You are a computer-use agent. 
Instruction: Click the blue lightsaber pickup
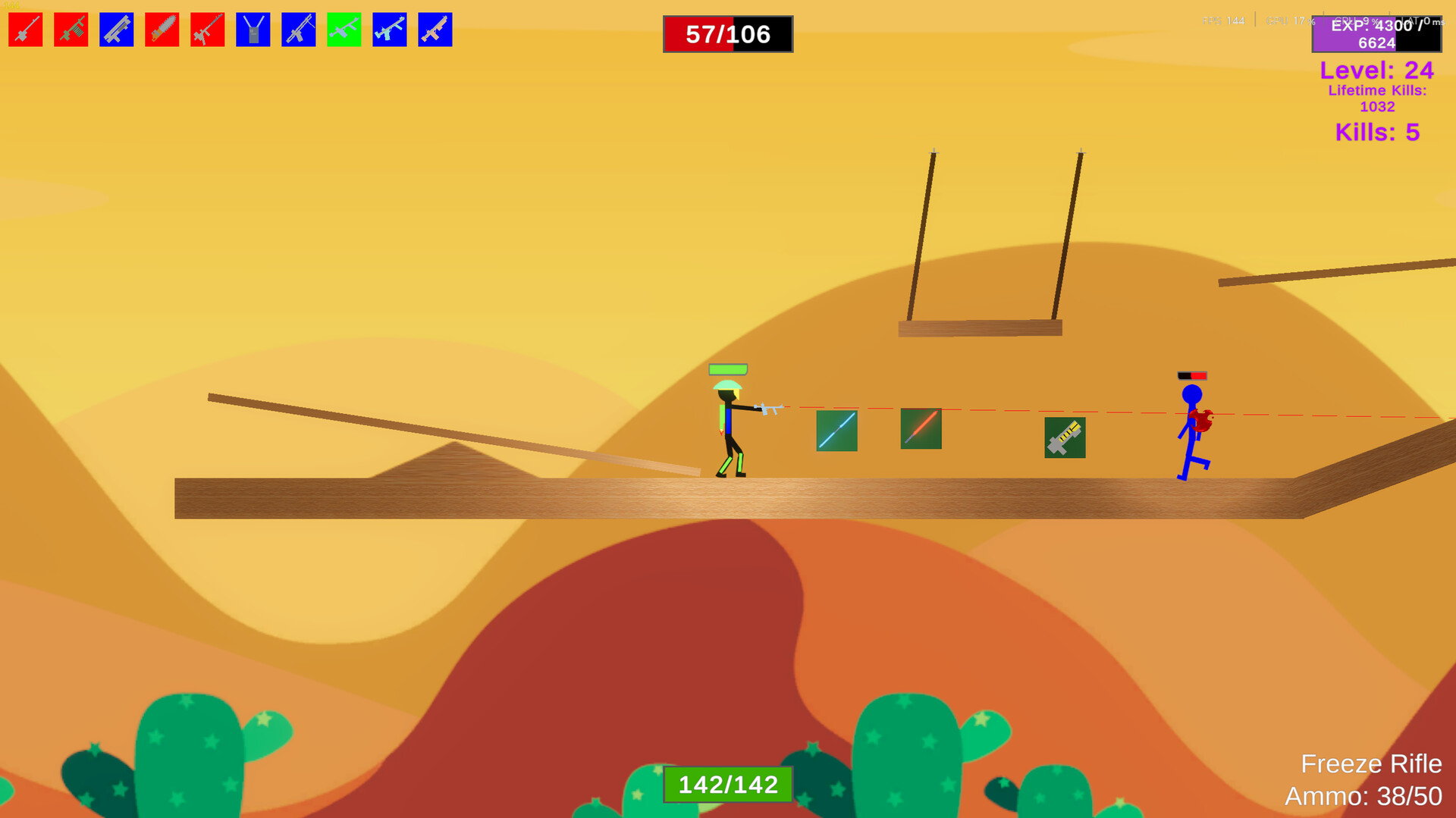836,429
